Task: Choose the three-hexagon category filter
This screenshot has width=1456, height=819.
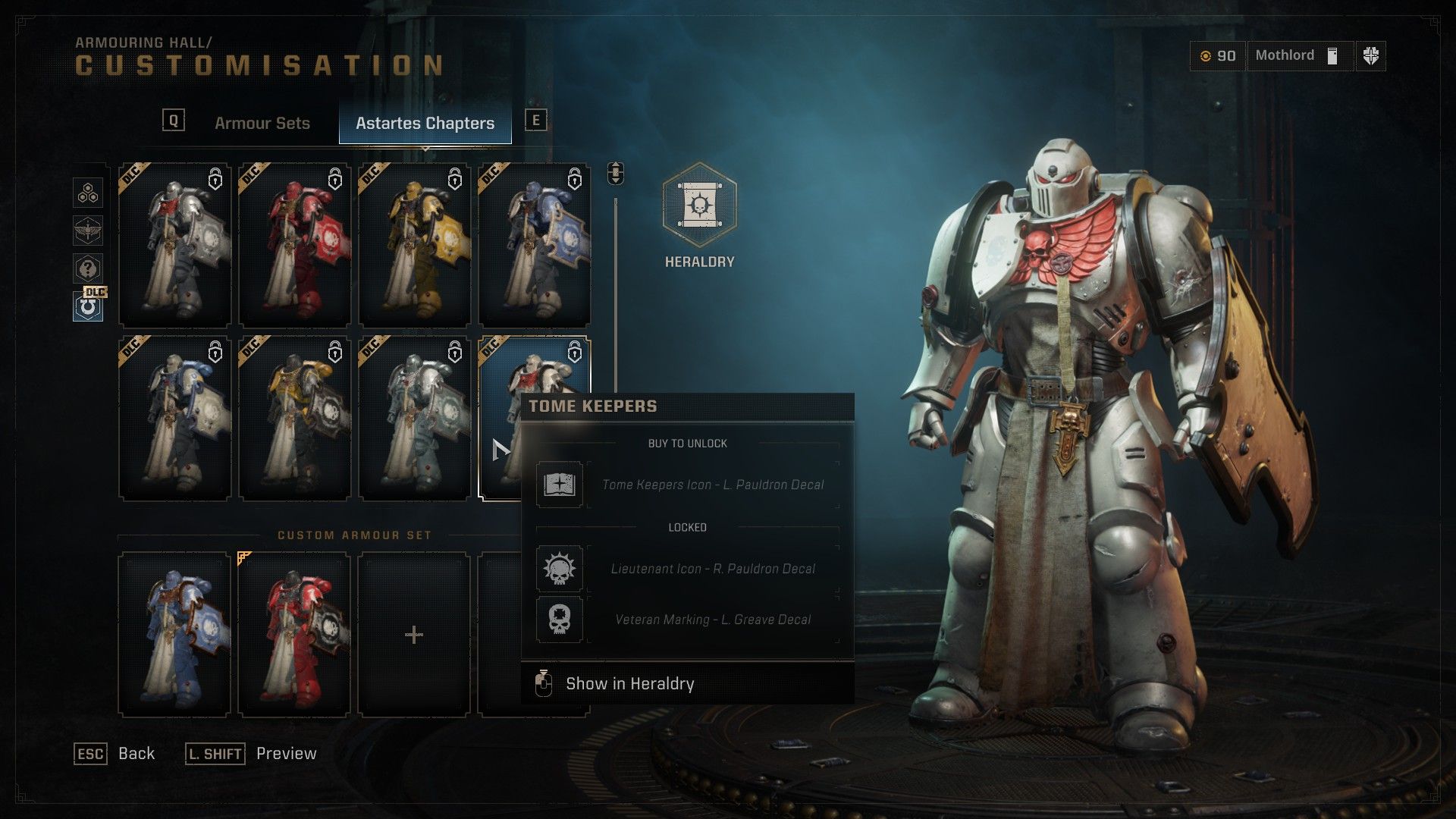Action: click(88, 193)
